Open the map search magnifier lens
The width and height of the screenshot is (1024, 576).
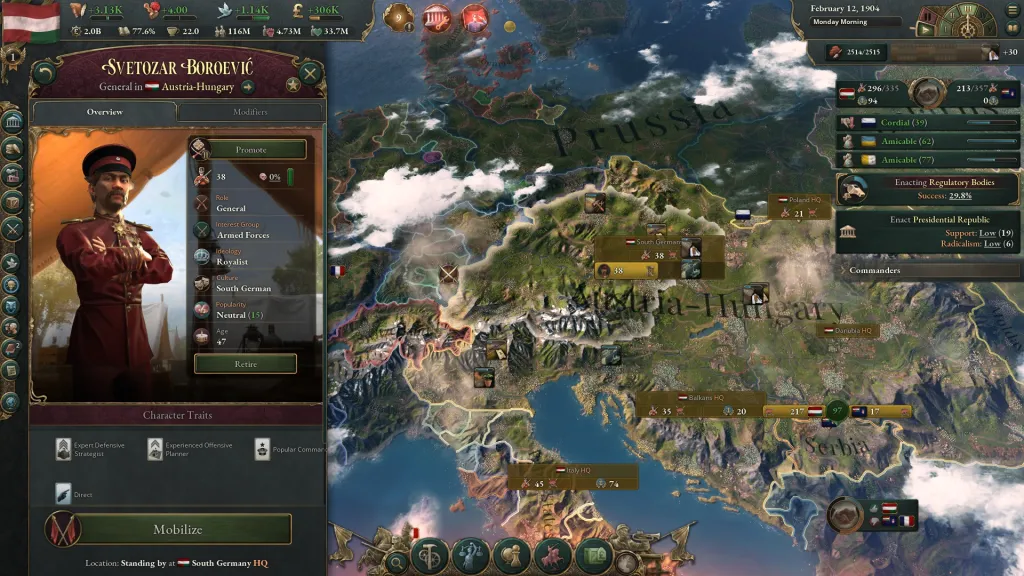tap(397, 562)
